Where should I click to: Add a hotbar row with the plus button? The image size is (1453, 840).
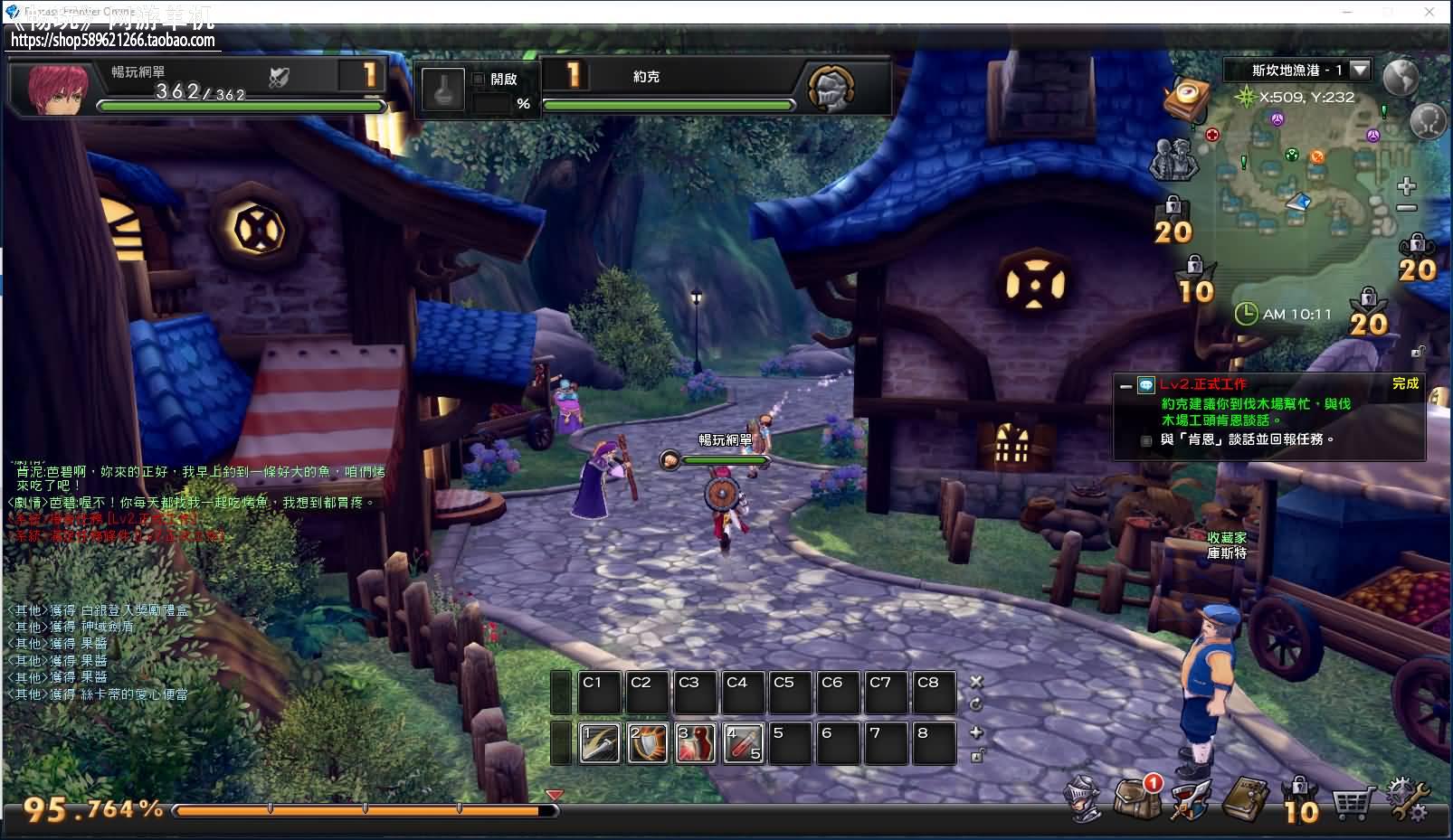(x=976, y=732)
